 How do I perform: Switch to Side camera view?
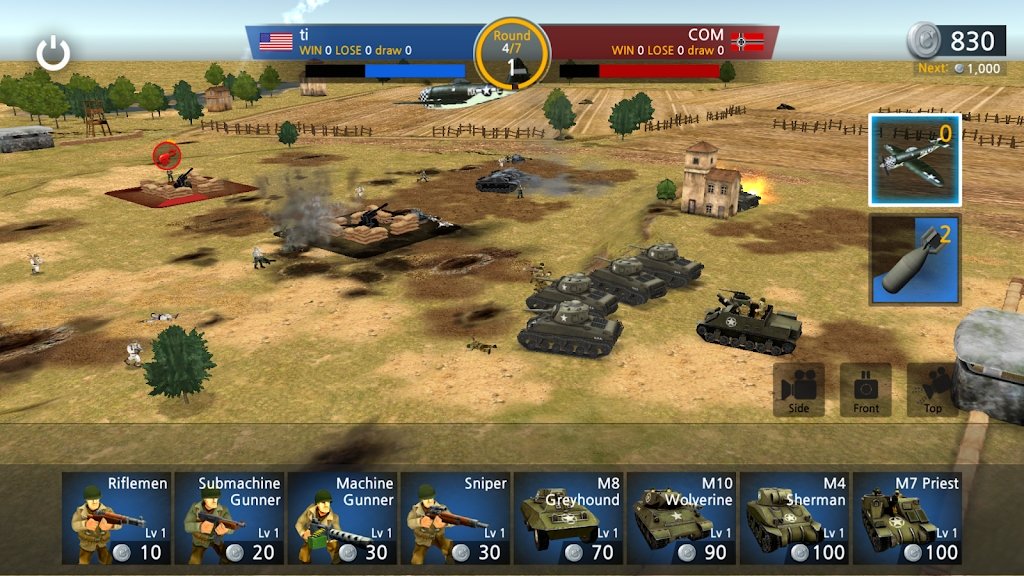pos(799,389)
